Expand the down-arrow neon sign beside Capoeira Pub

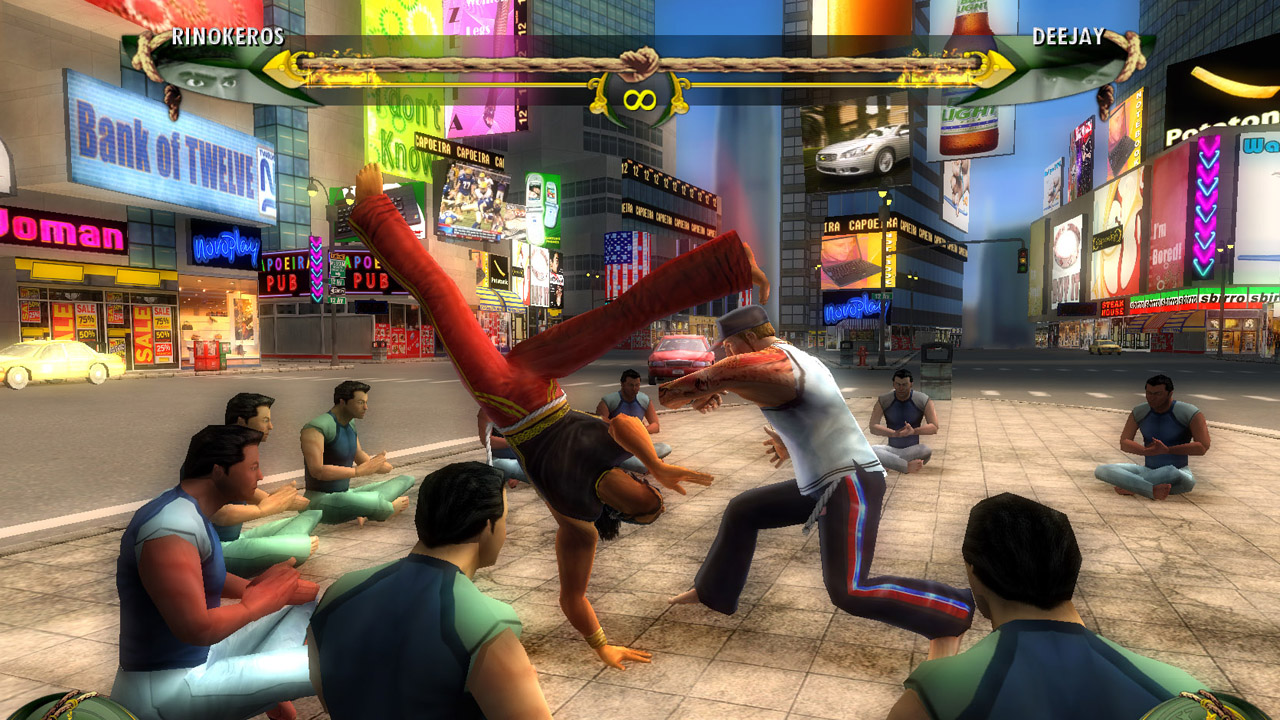coord(316,270)
